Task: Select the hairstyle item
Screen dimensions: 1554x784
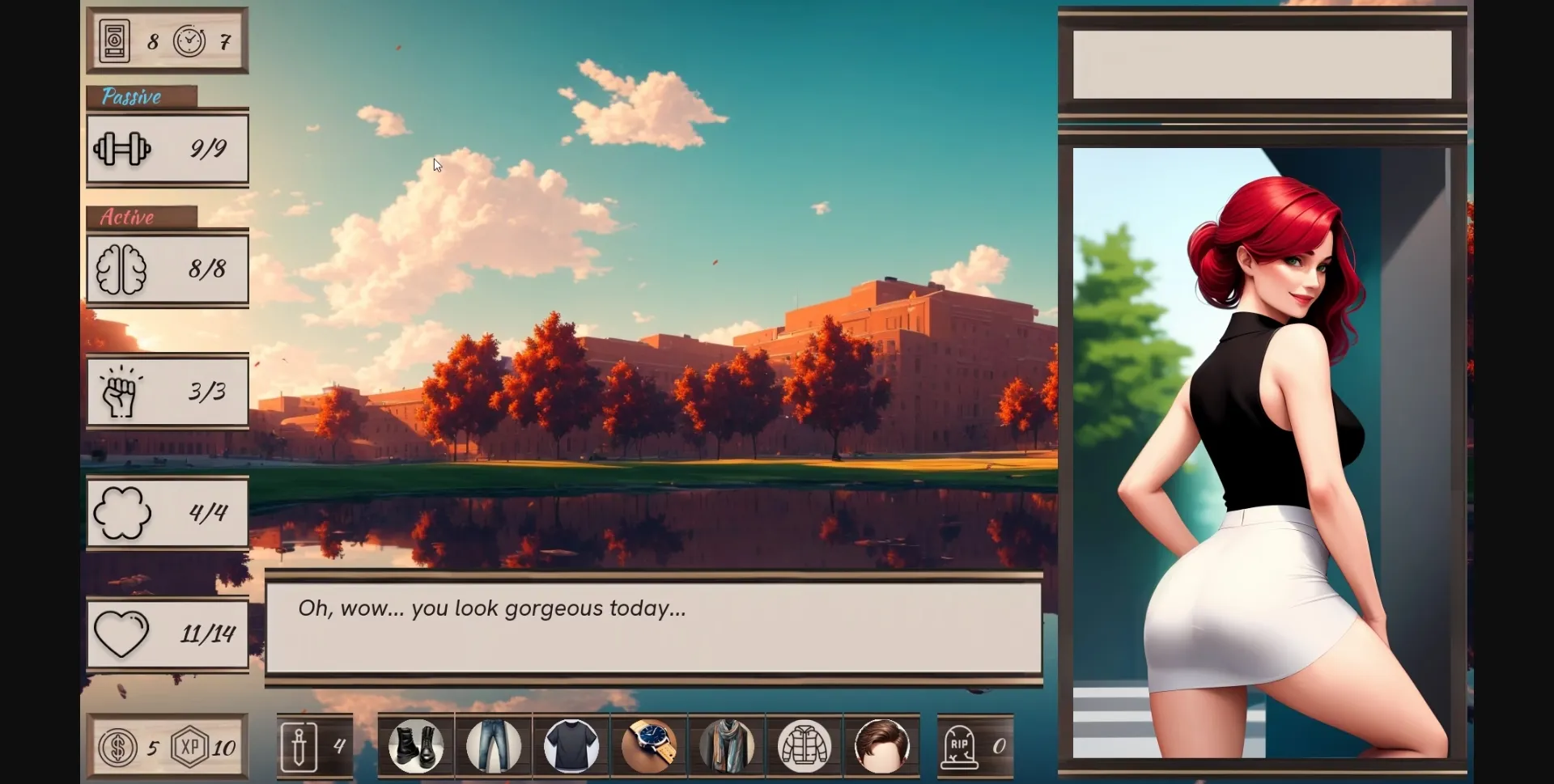Action: pos(882,746)
